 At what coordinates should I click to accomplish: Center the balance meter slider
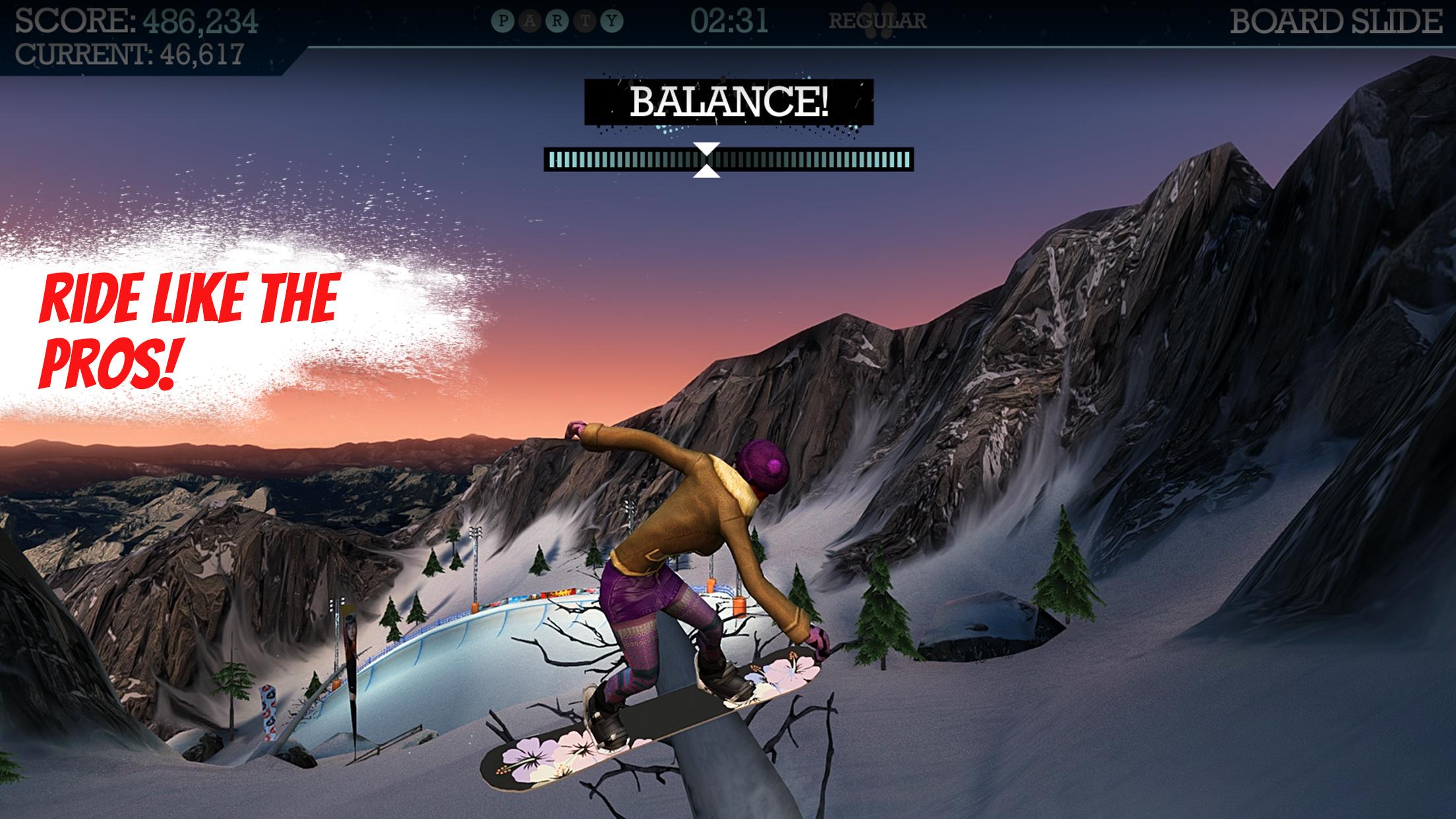(x=729, y=158)
